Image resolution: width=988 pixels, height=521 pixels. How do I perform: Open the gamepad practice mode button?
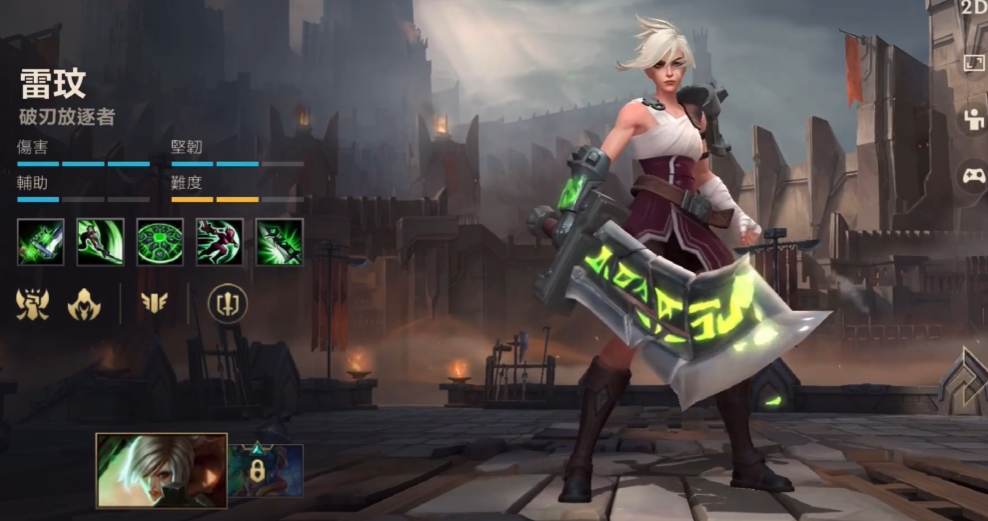point(973,177)
